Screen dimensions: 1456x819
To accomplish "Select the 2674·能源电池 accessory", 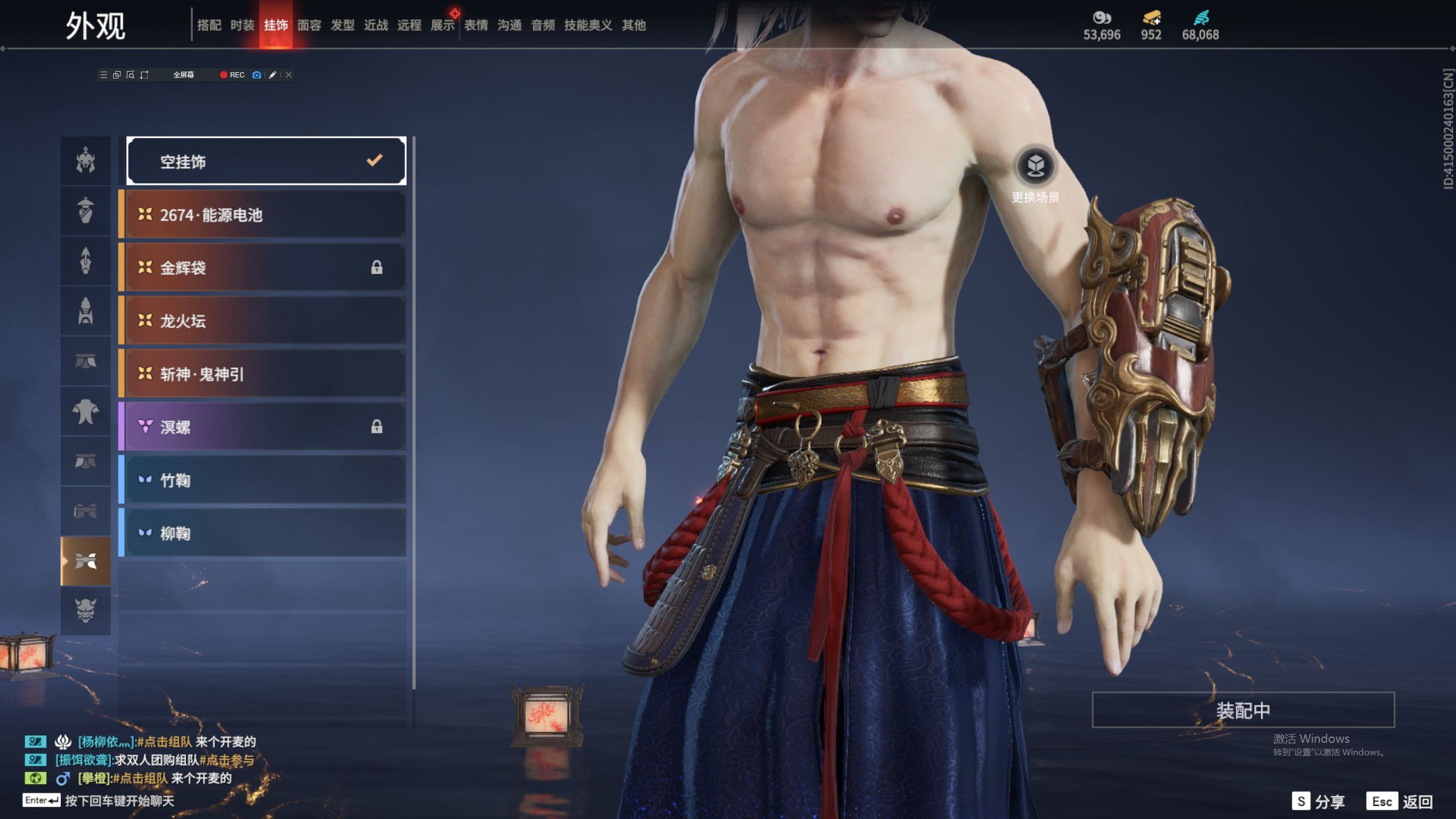I will click(x=266, y=215).
